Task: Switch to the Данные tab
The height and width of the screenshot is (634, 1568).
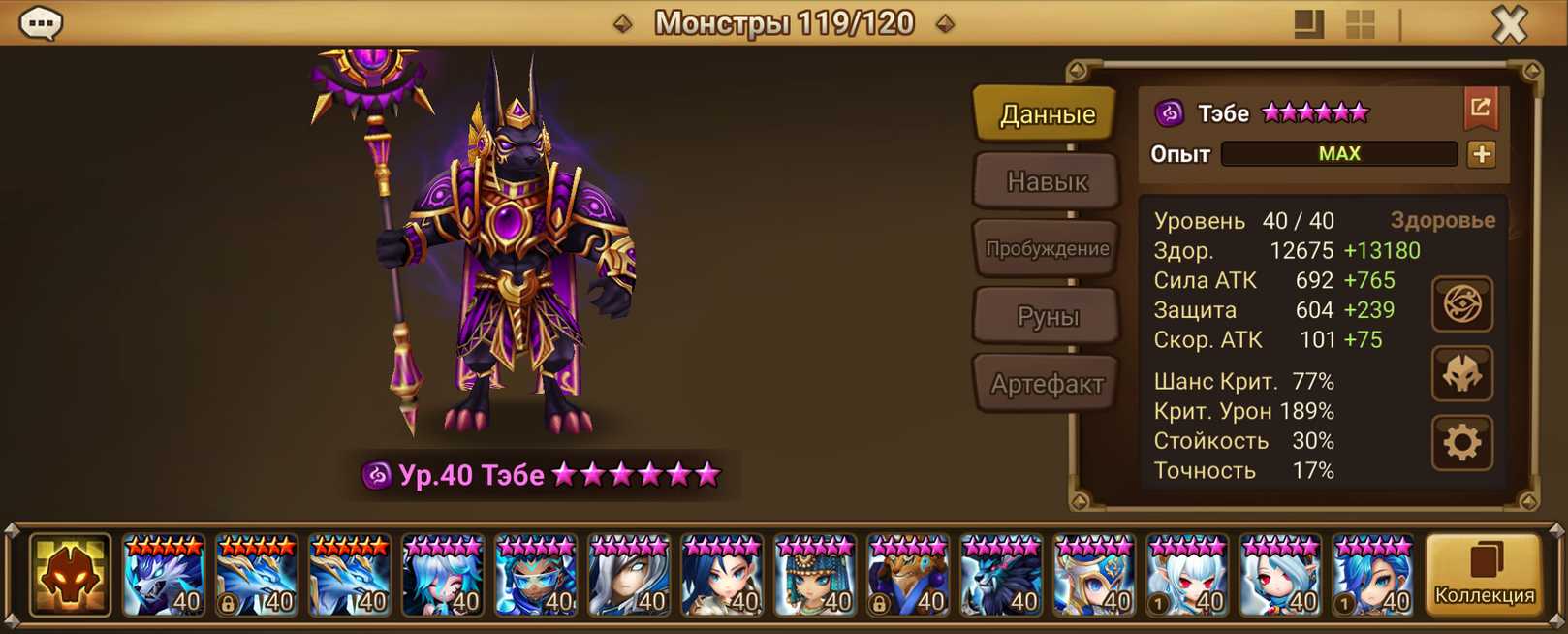Action: coord(1047,114)
